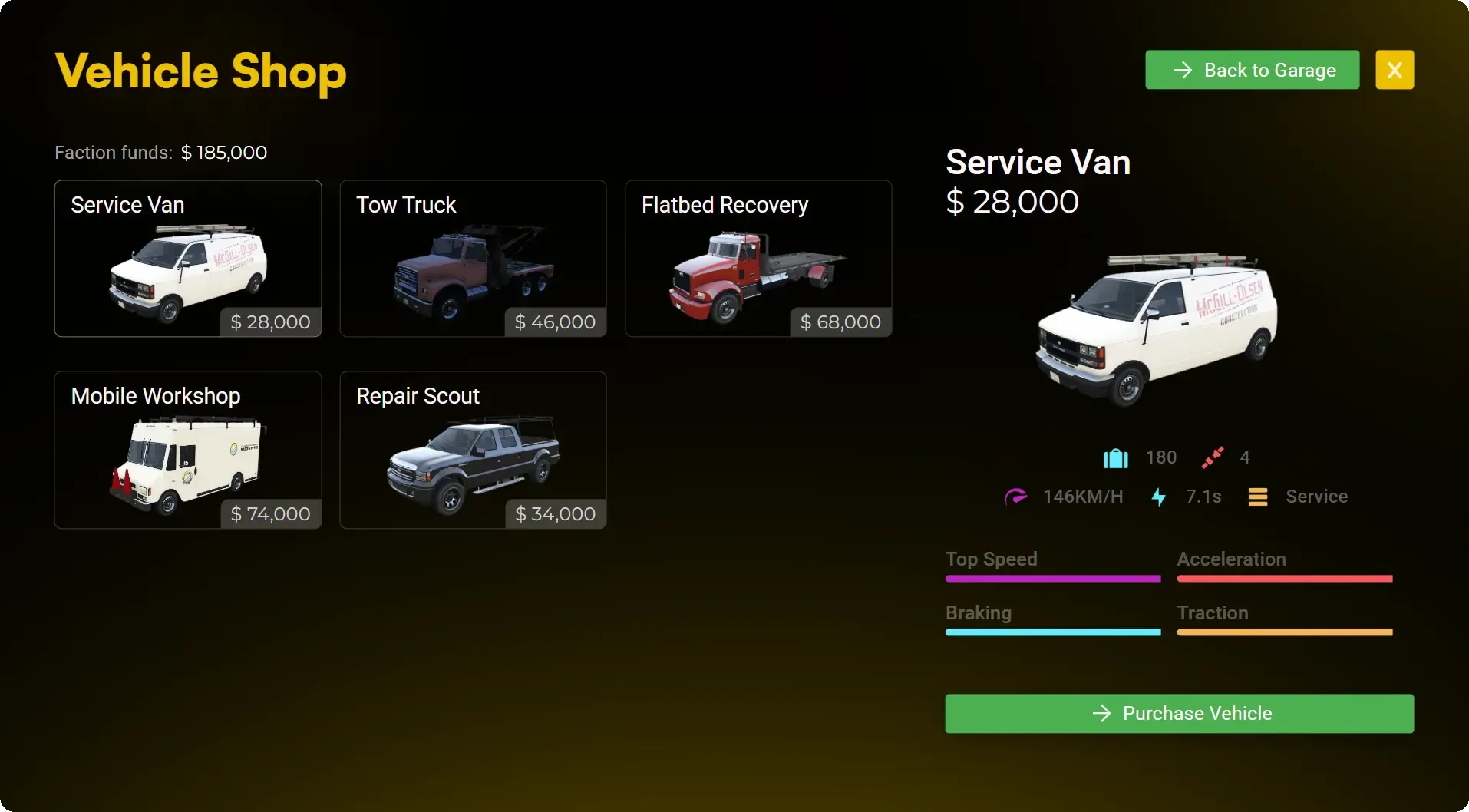Click the cyan trunk capacity icon
The height and width of the screenshot is (812, 1469).
[1114, 457]
